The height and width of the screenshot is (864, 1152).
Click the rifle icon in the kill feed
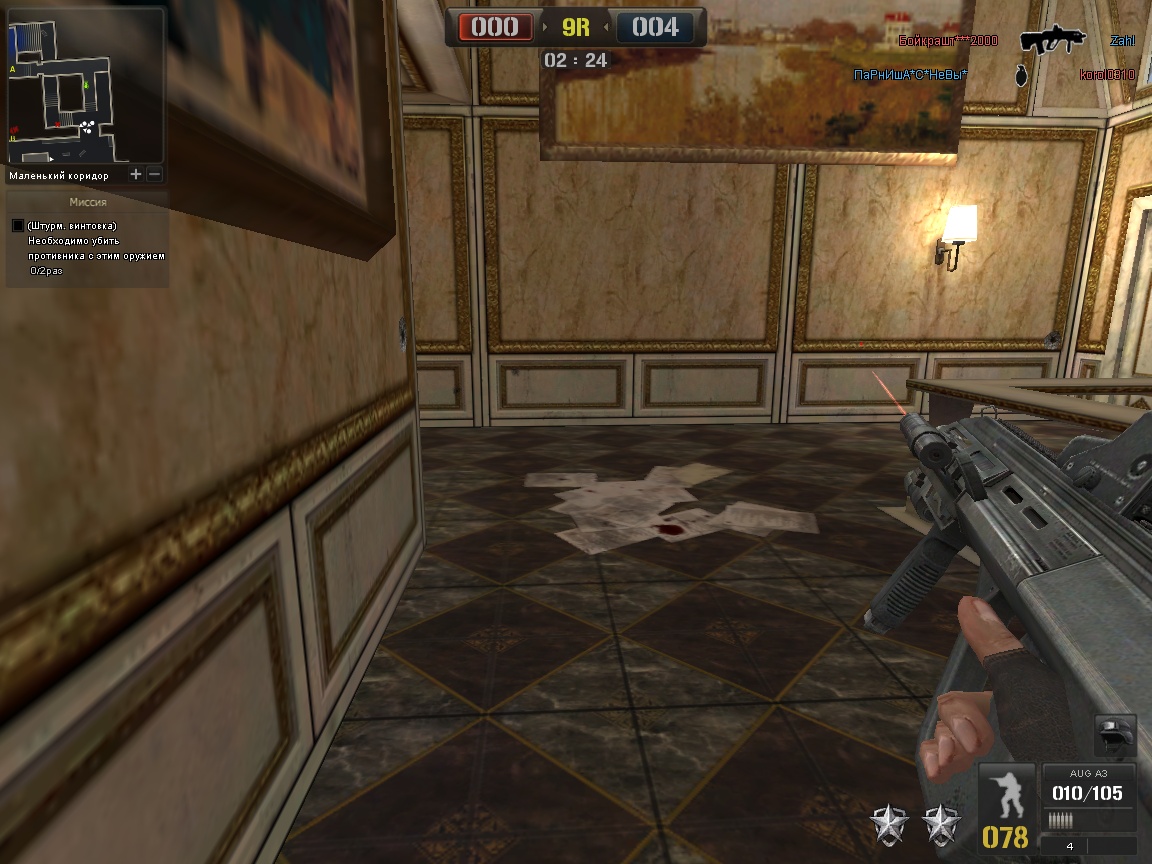tap(1052, 40)
